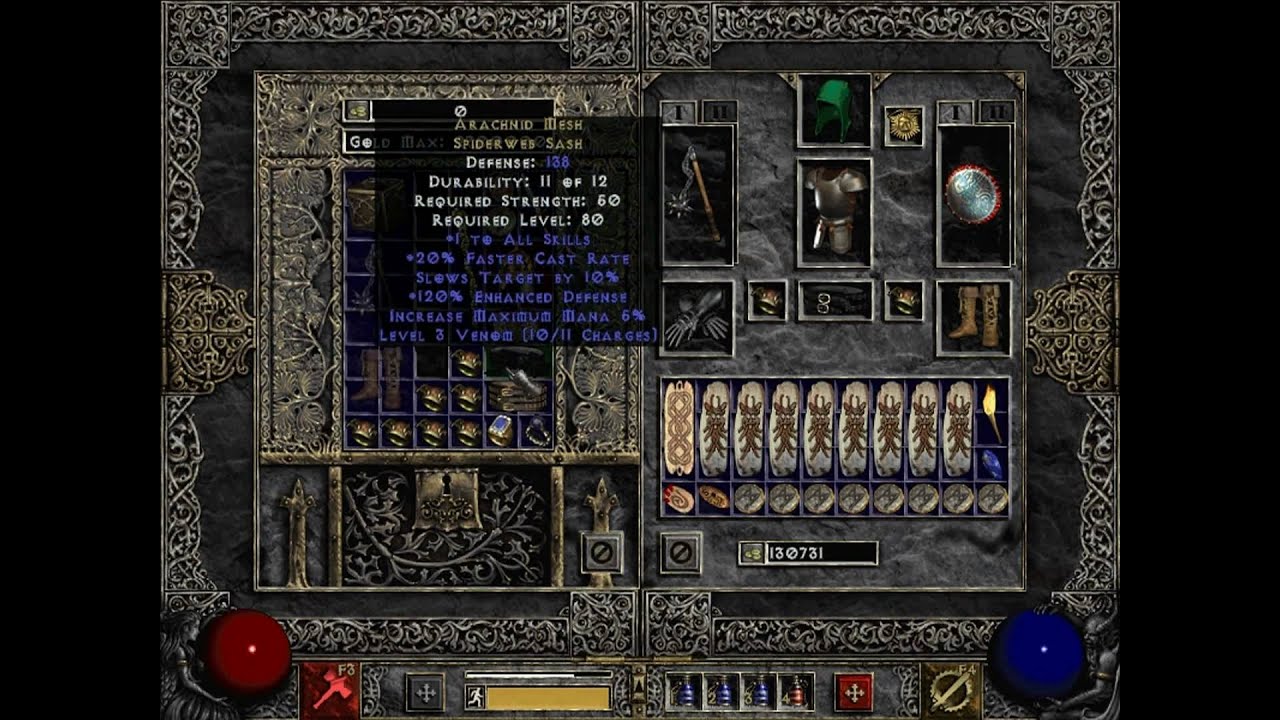Switch to weapon set II above the flail
Viewport: 1280px width, 720px height.
point(720,111)
